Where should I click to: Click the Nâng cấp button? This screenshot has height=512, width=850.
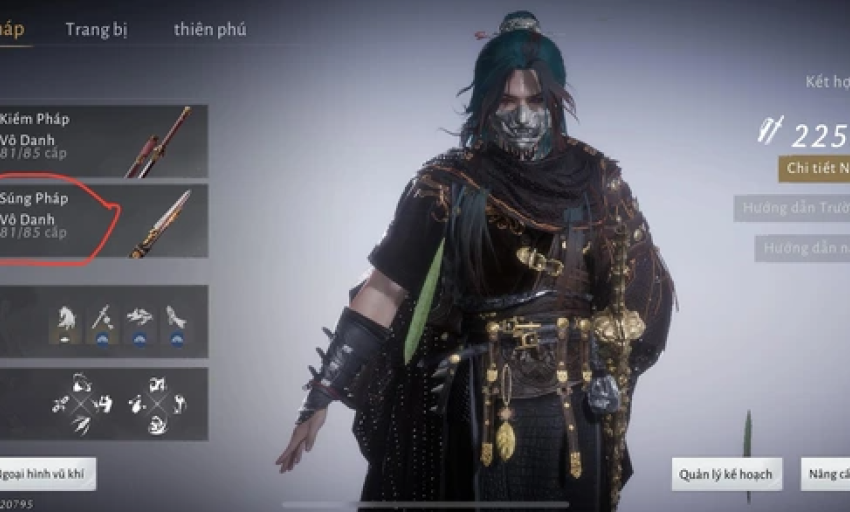click(826, 474)
